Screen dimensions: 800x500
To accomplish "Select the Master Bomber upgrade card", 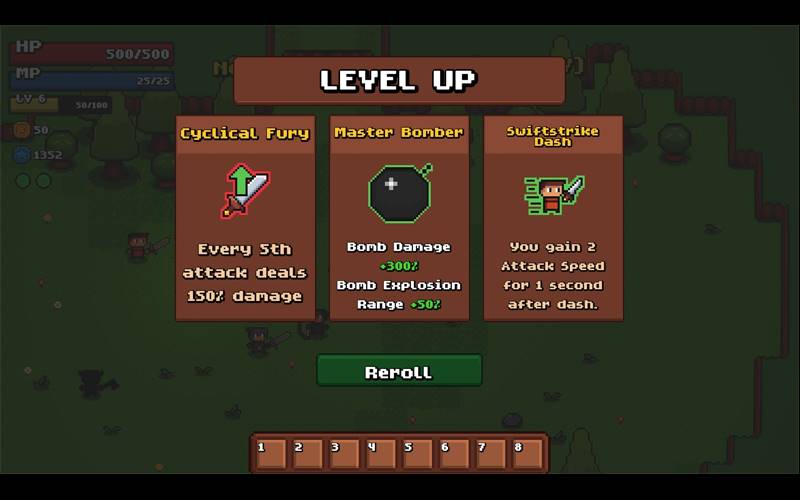I will (399, 218).
